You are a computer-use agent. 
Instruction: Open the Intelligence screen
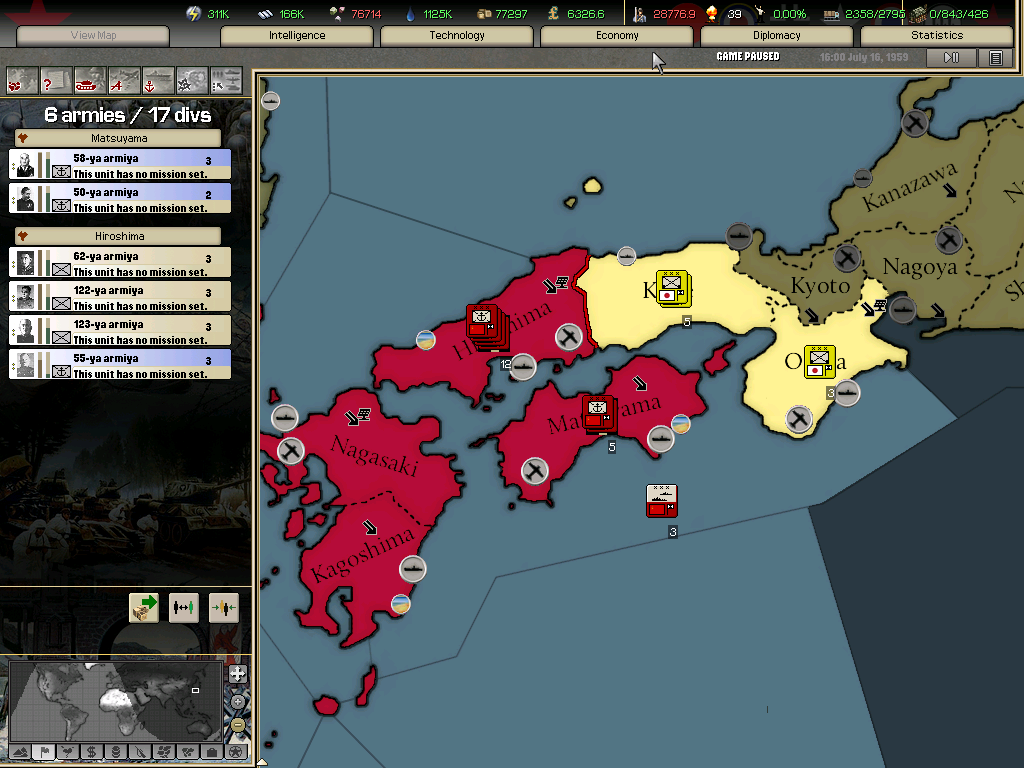pyautogui.click(x=297, y=36)
